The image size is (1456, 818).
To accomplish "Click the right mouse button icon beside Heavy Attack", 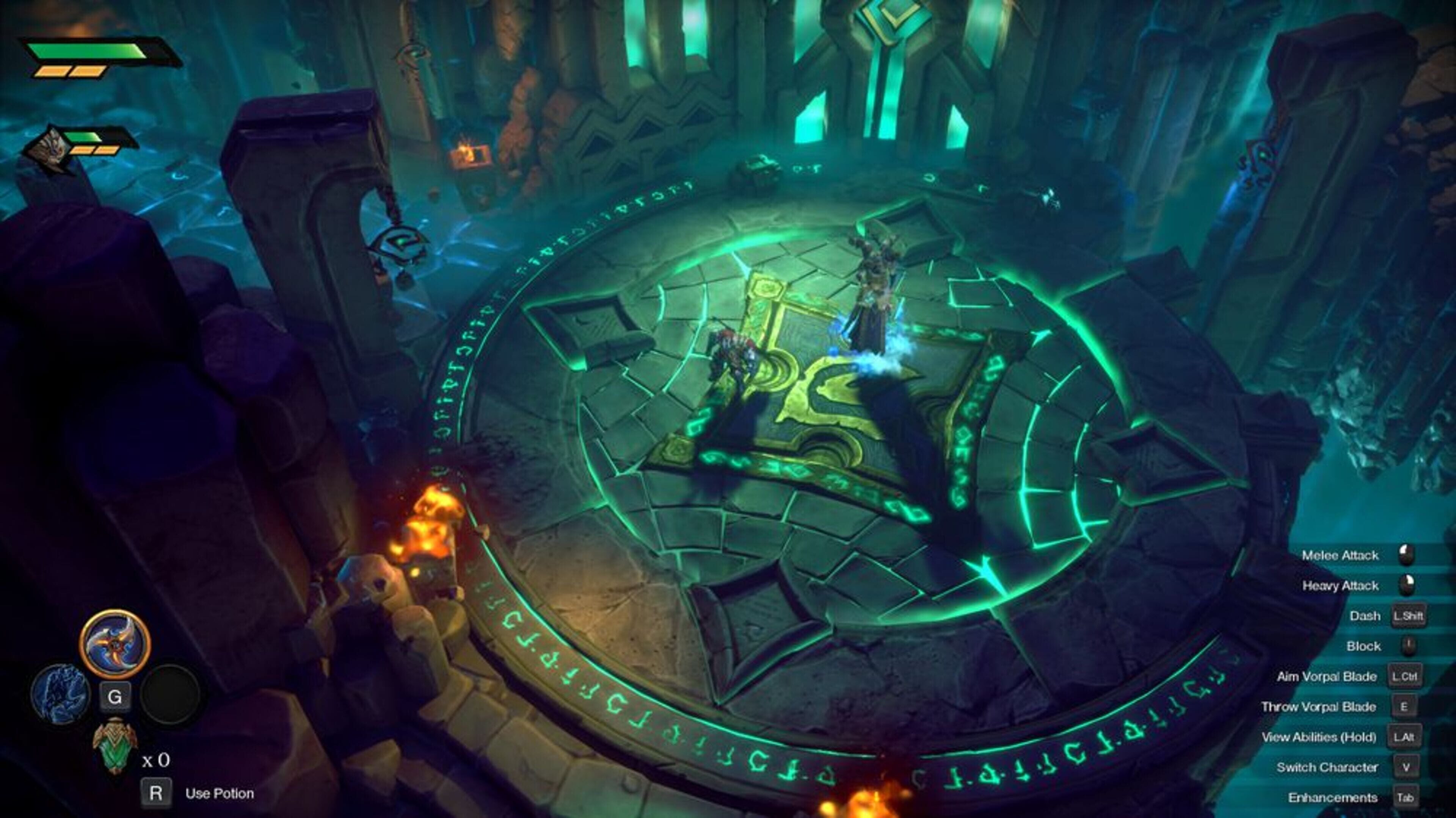I will (1406, 585).
